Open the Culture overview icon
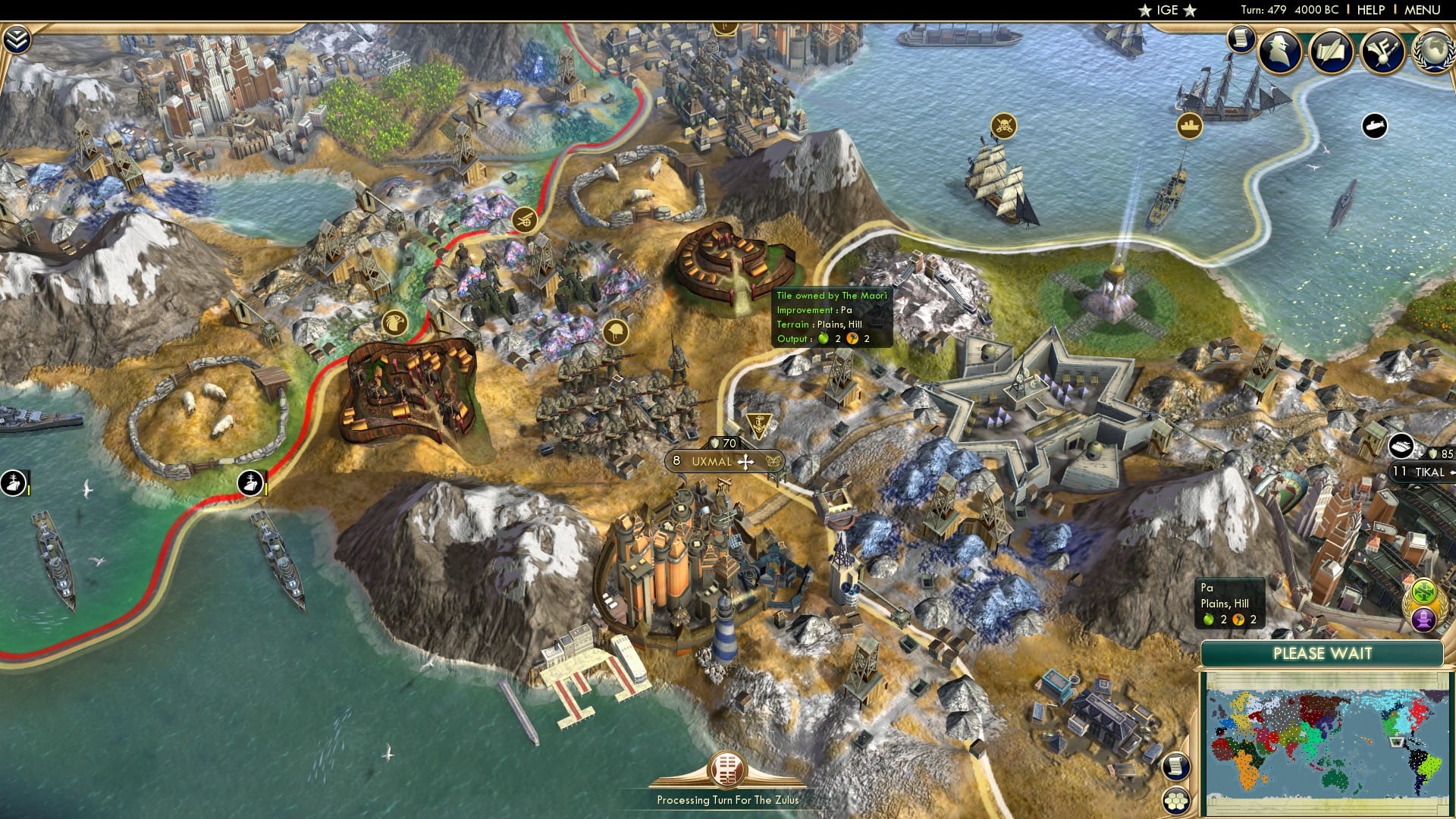The width and height of the screenshot is (1456, 819). [1384, 50]
